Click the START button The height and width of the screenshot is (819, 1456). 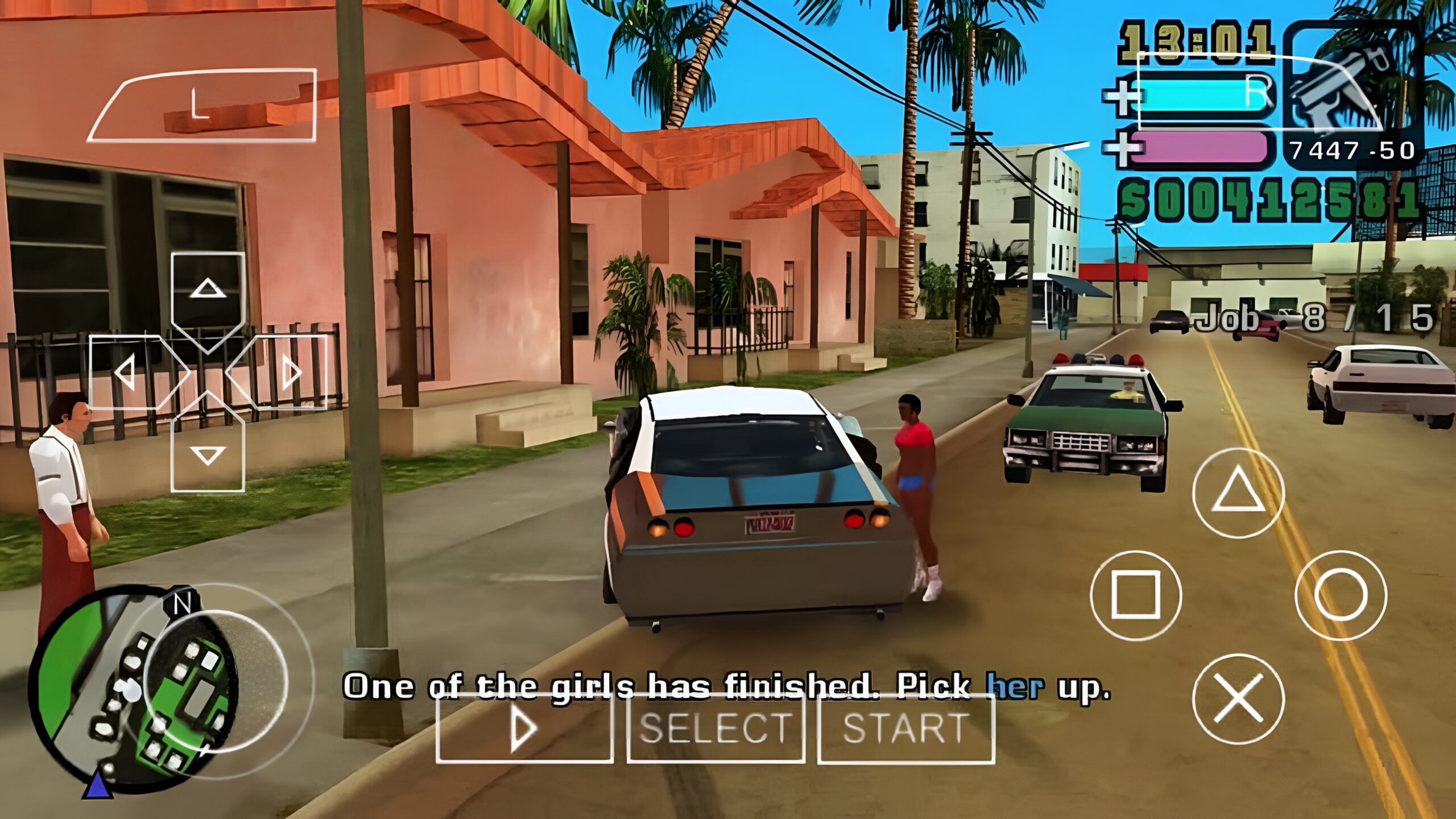(905, 728)
